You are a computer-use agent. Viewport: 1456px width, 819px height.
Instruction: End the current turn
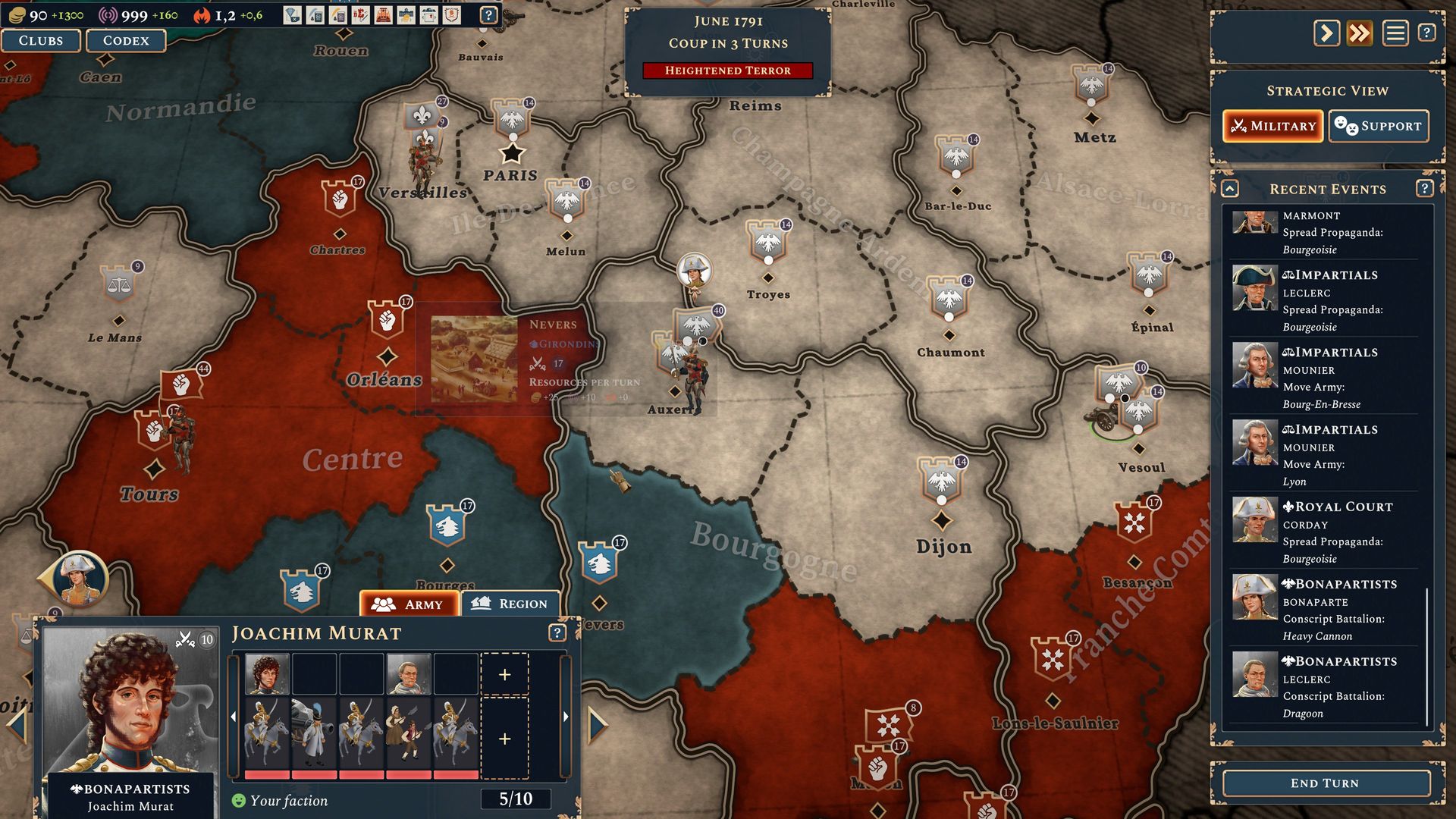point(1324,783)
